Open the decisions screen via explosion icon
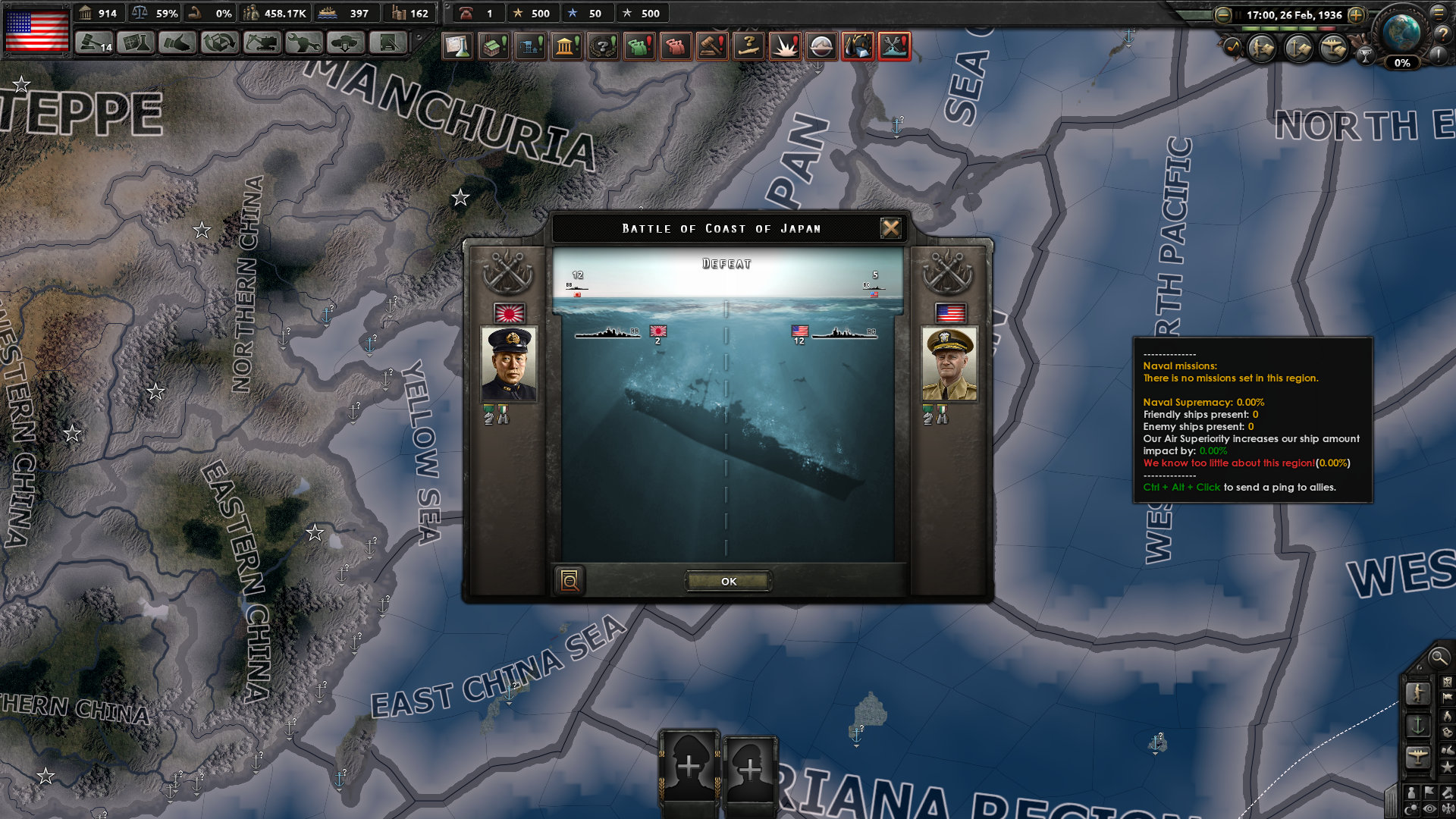Viewport: 1456px width, 819px height. [785, 46]
